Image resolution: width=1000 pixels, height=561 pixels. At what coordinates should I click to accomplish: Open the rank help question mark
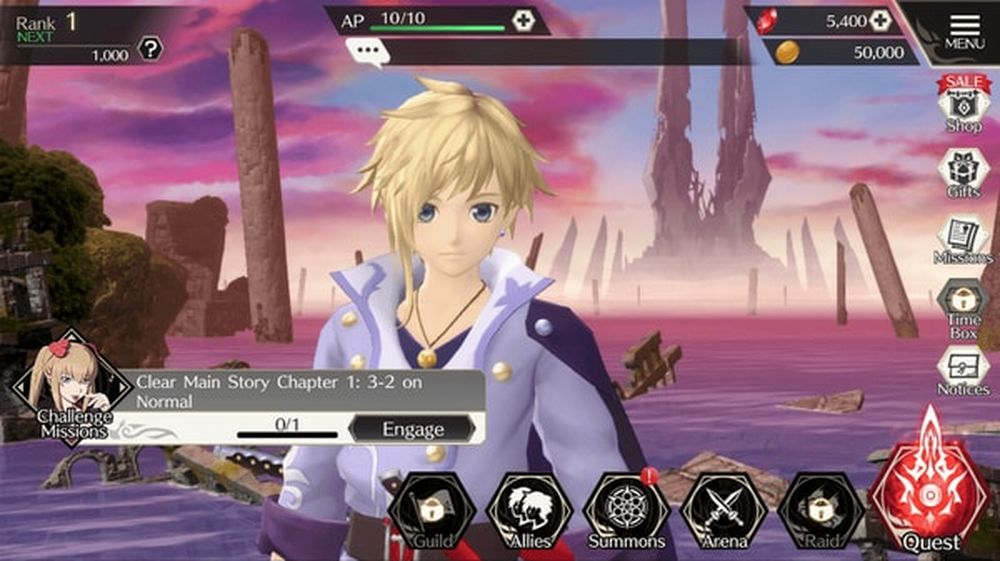[150, 49]
